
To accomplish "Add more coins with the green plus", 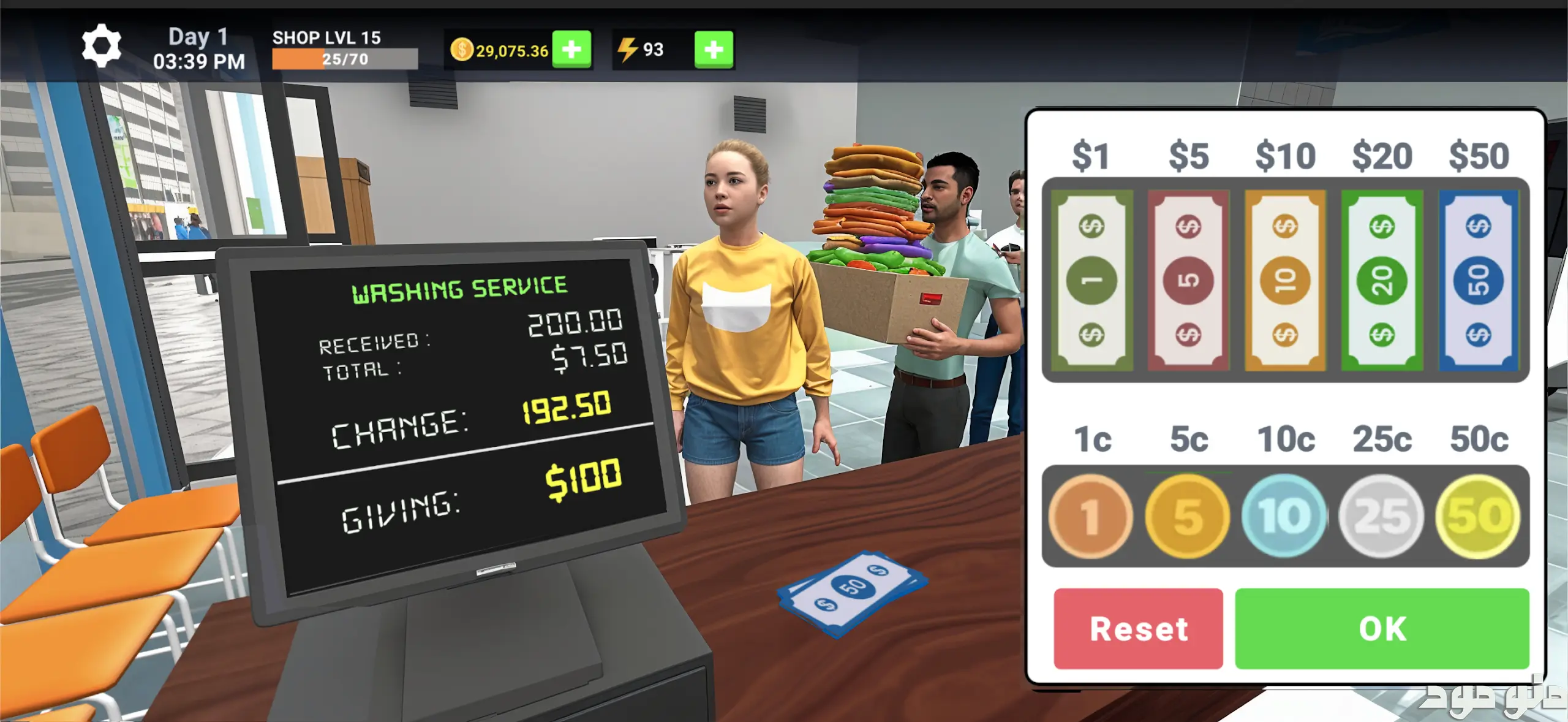I will point(571,49).
